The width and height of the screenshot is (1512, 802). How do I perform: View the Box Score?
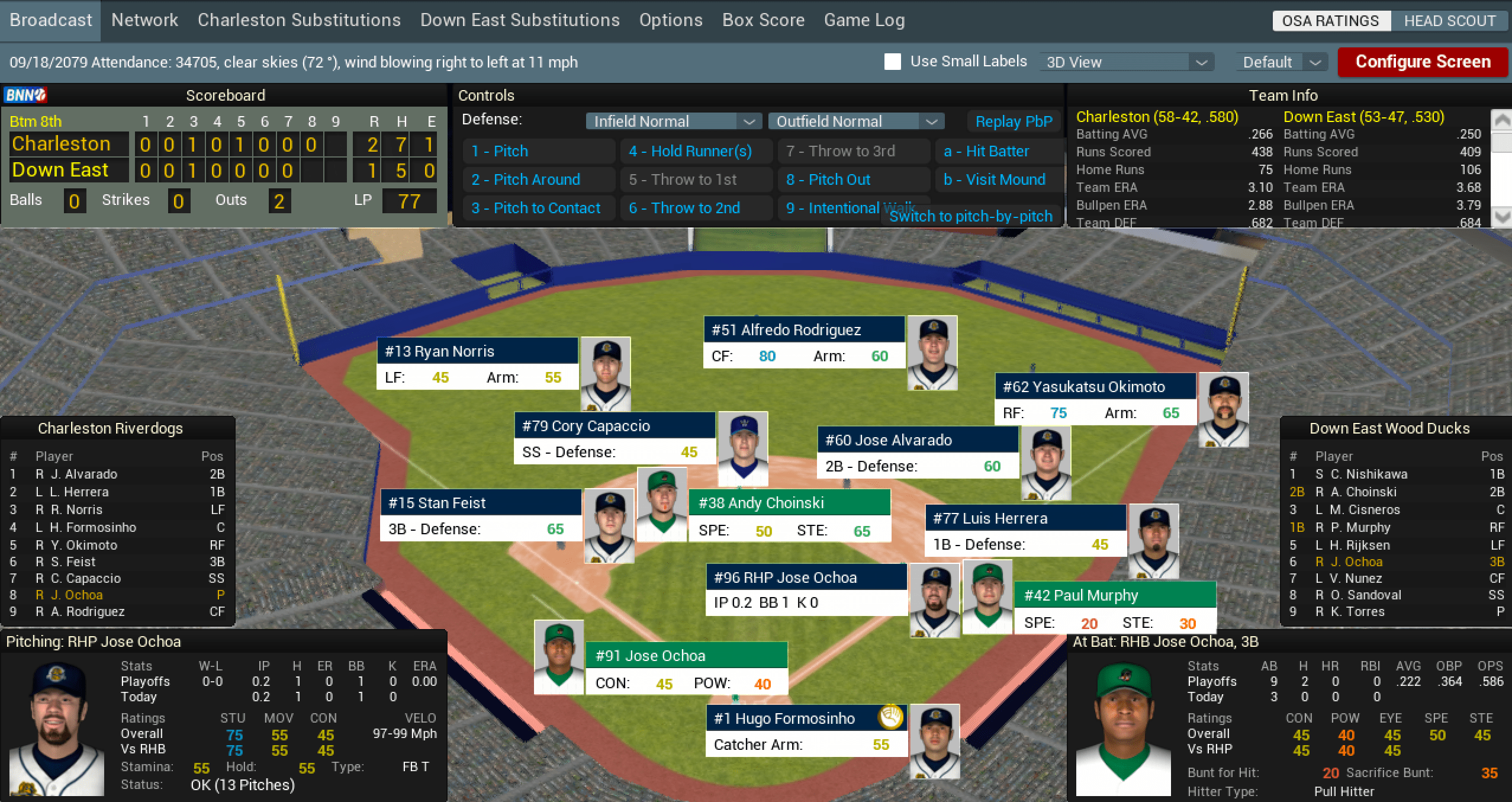(x=763, y=20)
